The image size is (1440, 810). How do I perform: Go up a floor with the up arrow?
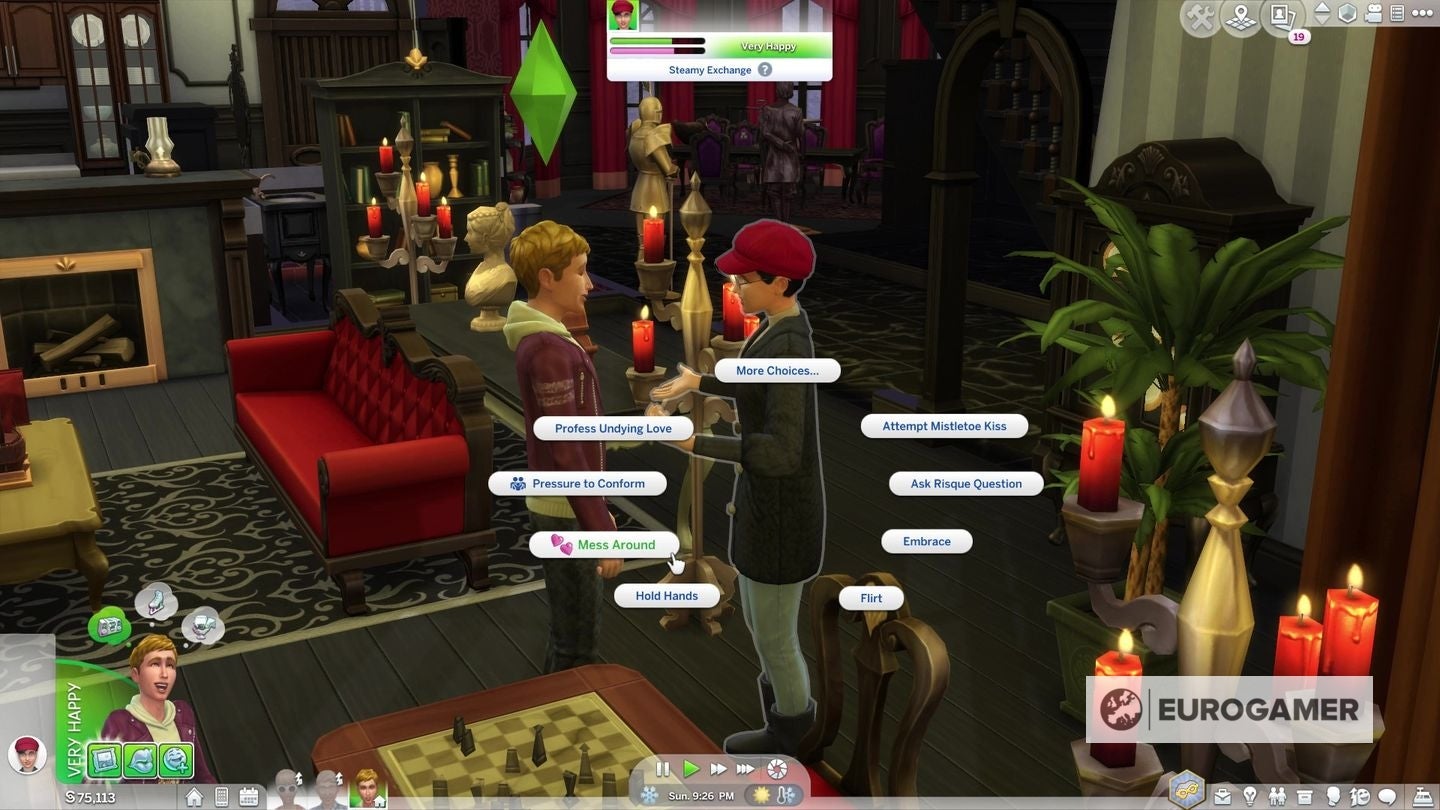(x=1324, y=8)
